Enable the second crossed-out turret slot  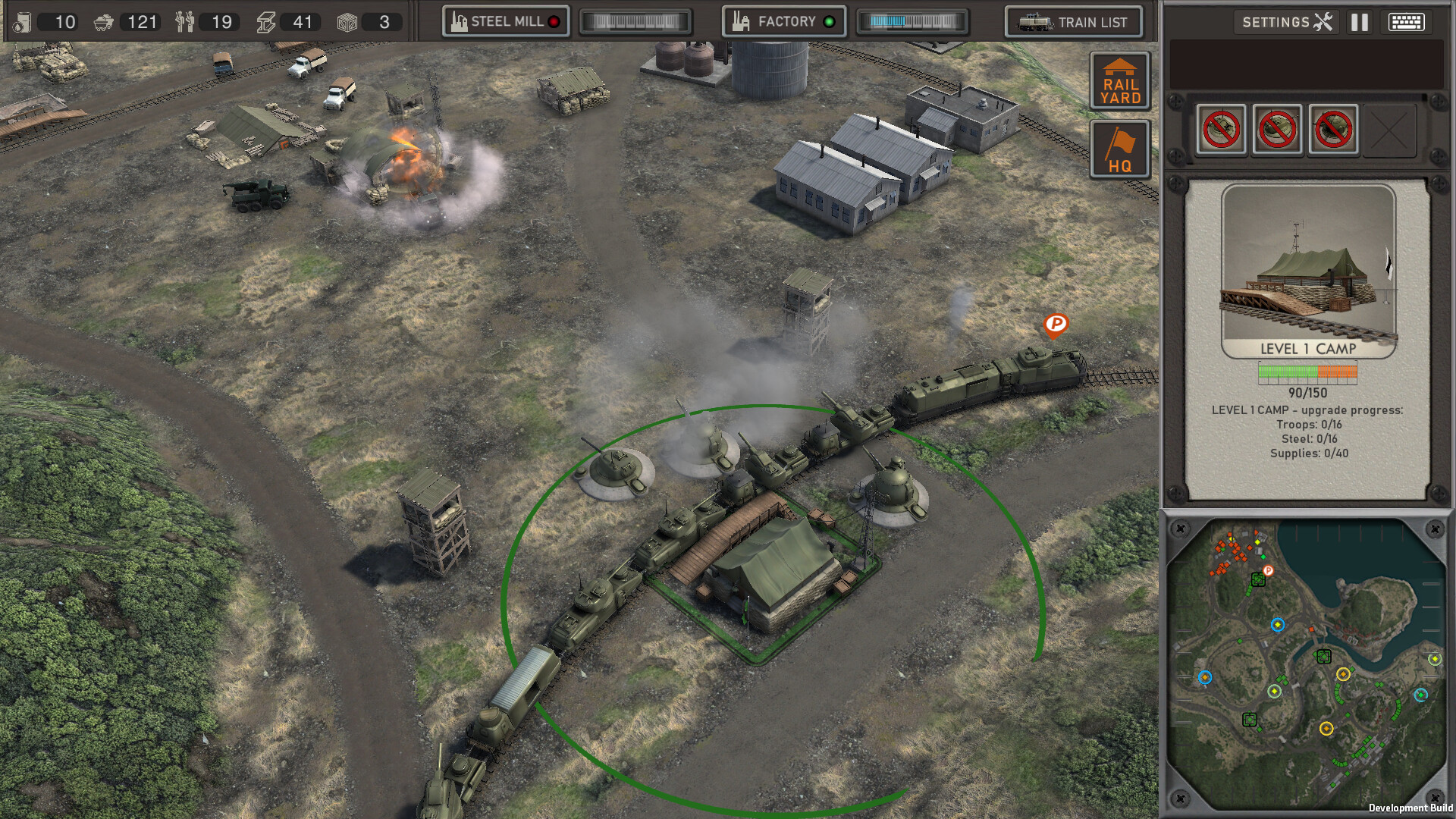[1278, 129]
